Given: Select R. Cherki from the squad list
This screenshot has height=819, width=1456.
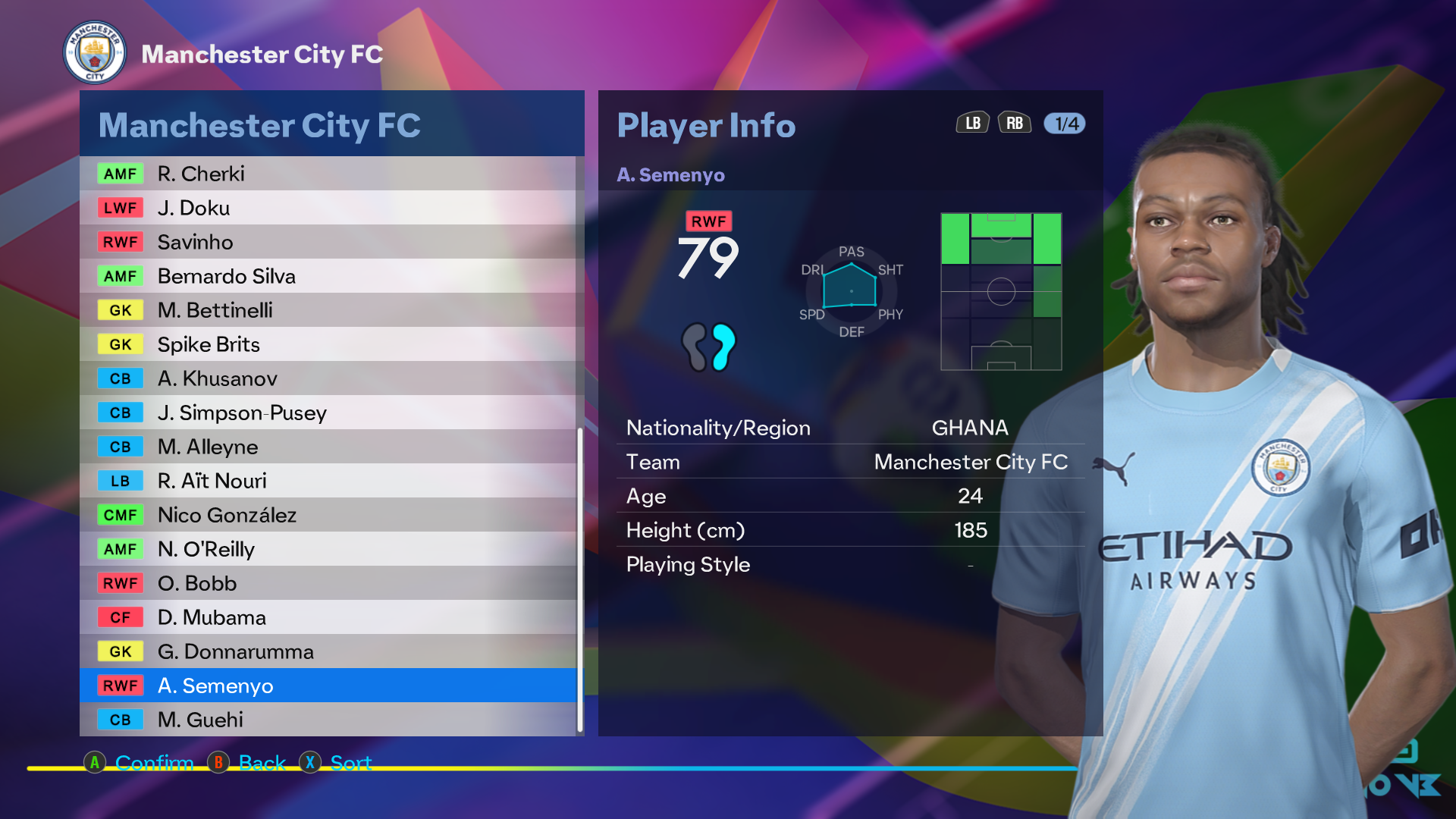Looking at the screenshot, I should pos(328,174).
